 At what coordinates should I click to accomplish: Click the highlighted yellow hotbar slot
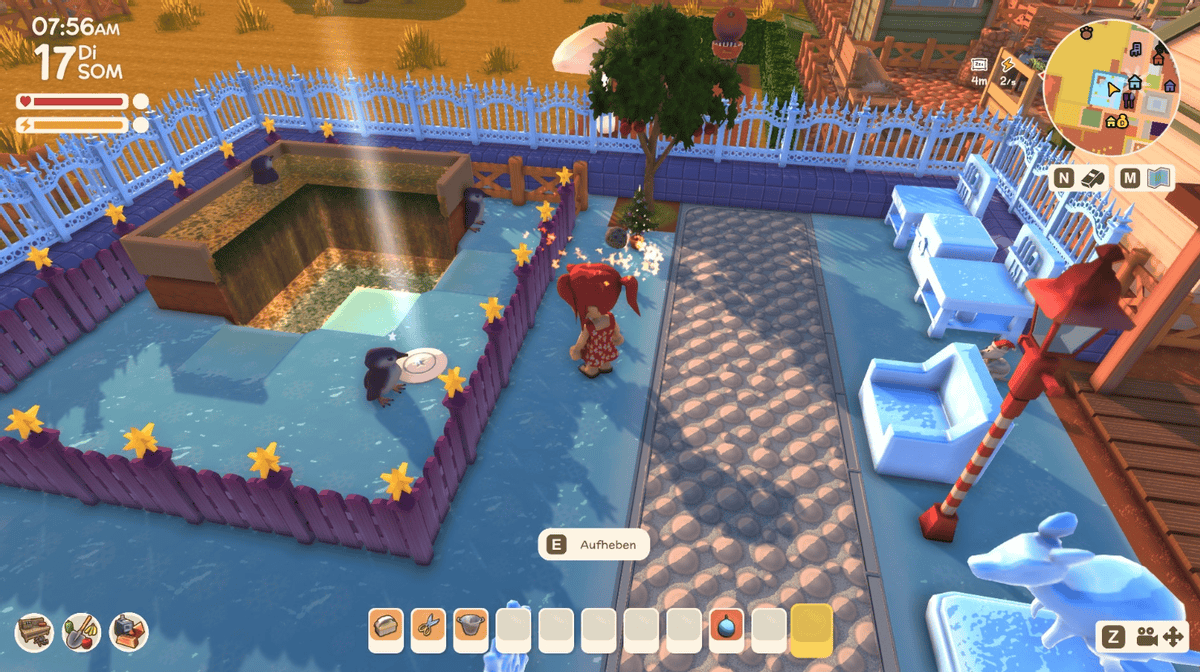tap(811, 629)
